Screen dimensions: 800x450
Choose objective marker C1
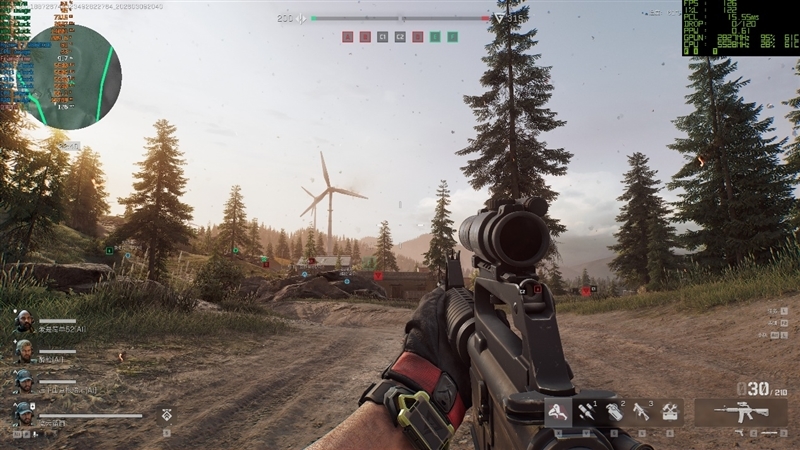(x=382, y=37)
